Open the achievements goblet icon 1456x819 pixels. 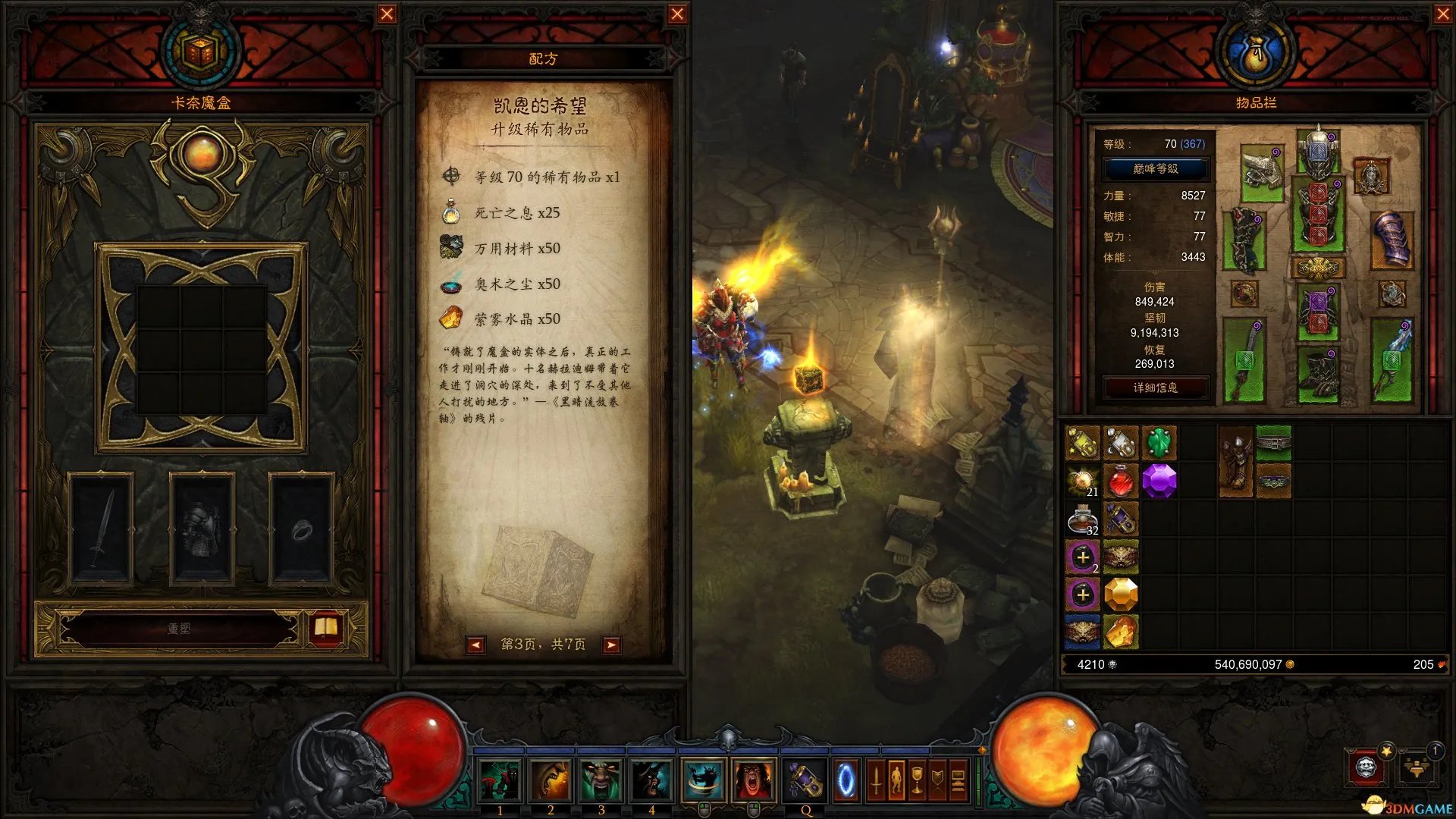[x=918, y=779]
